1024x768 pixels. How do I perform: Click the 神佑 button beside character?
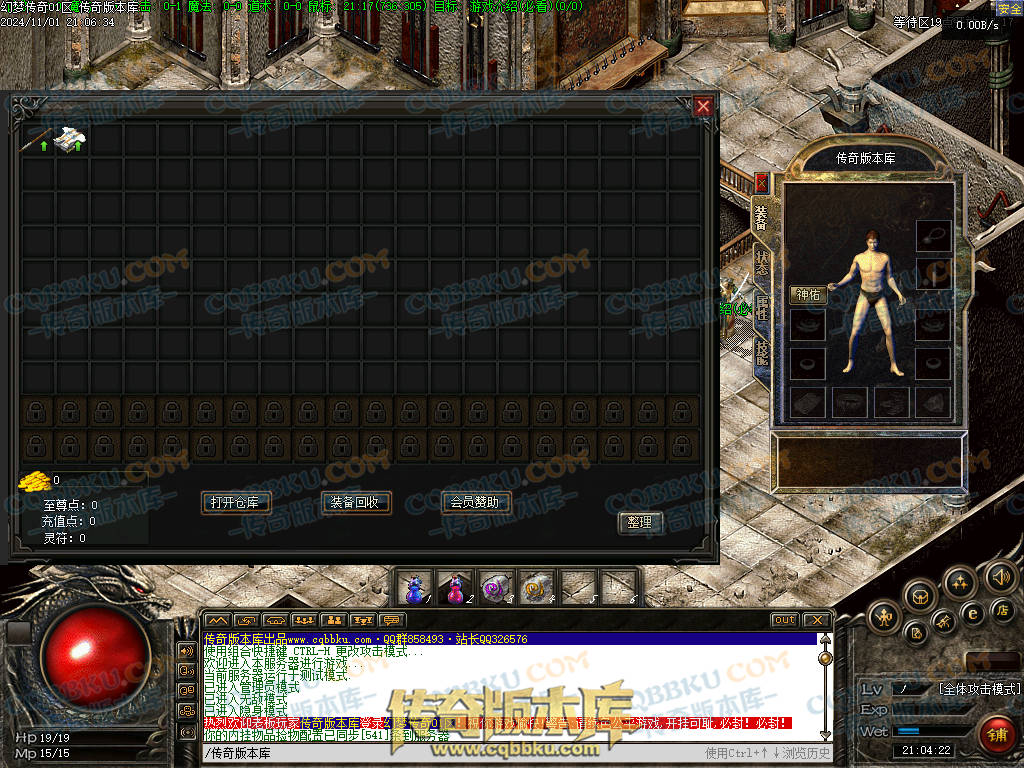click(x=808, y=295)
